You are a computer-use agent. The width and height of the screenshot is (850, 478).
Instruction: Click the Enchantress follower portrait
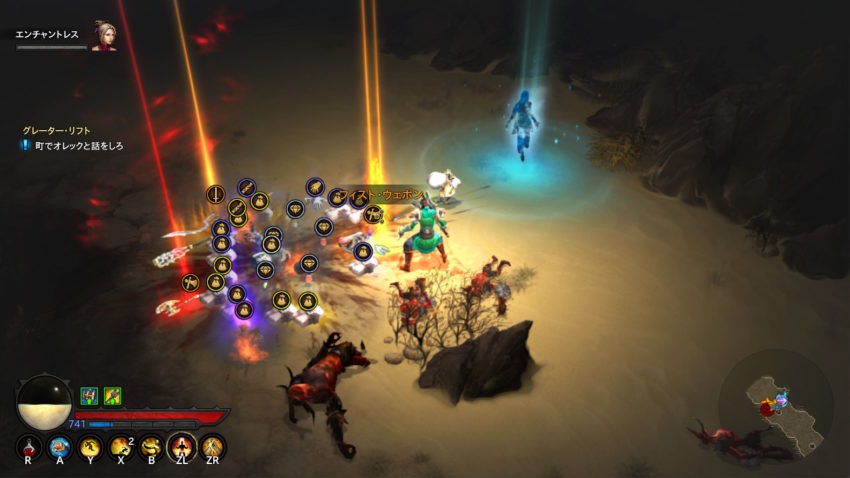(x=104, y=37)
